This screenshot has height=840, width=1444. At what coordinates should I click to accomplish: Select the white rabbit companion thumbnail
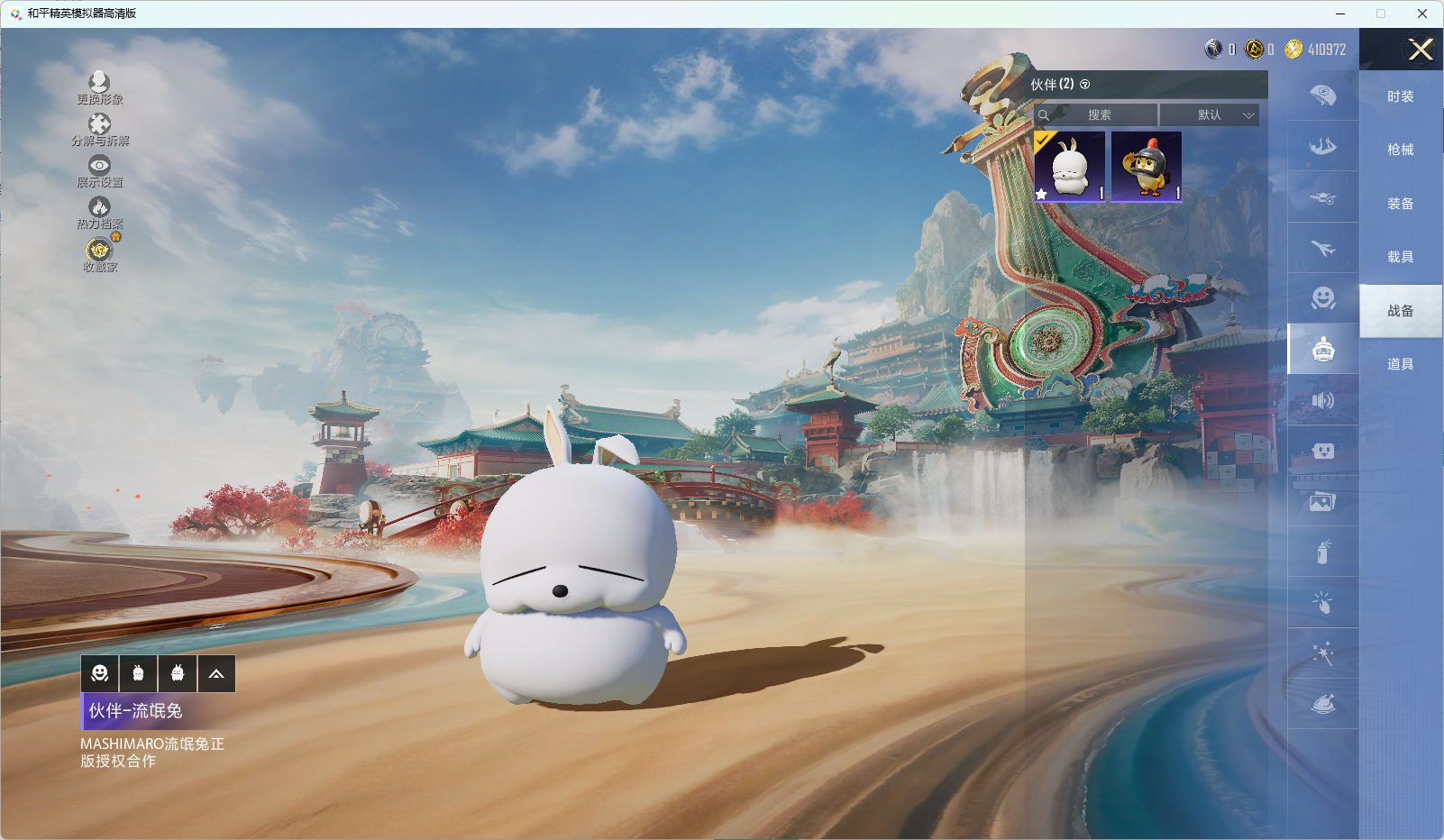(1070, 167)
